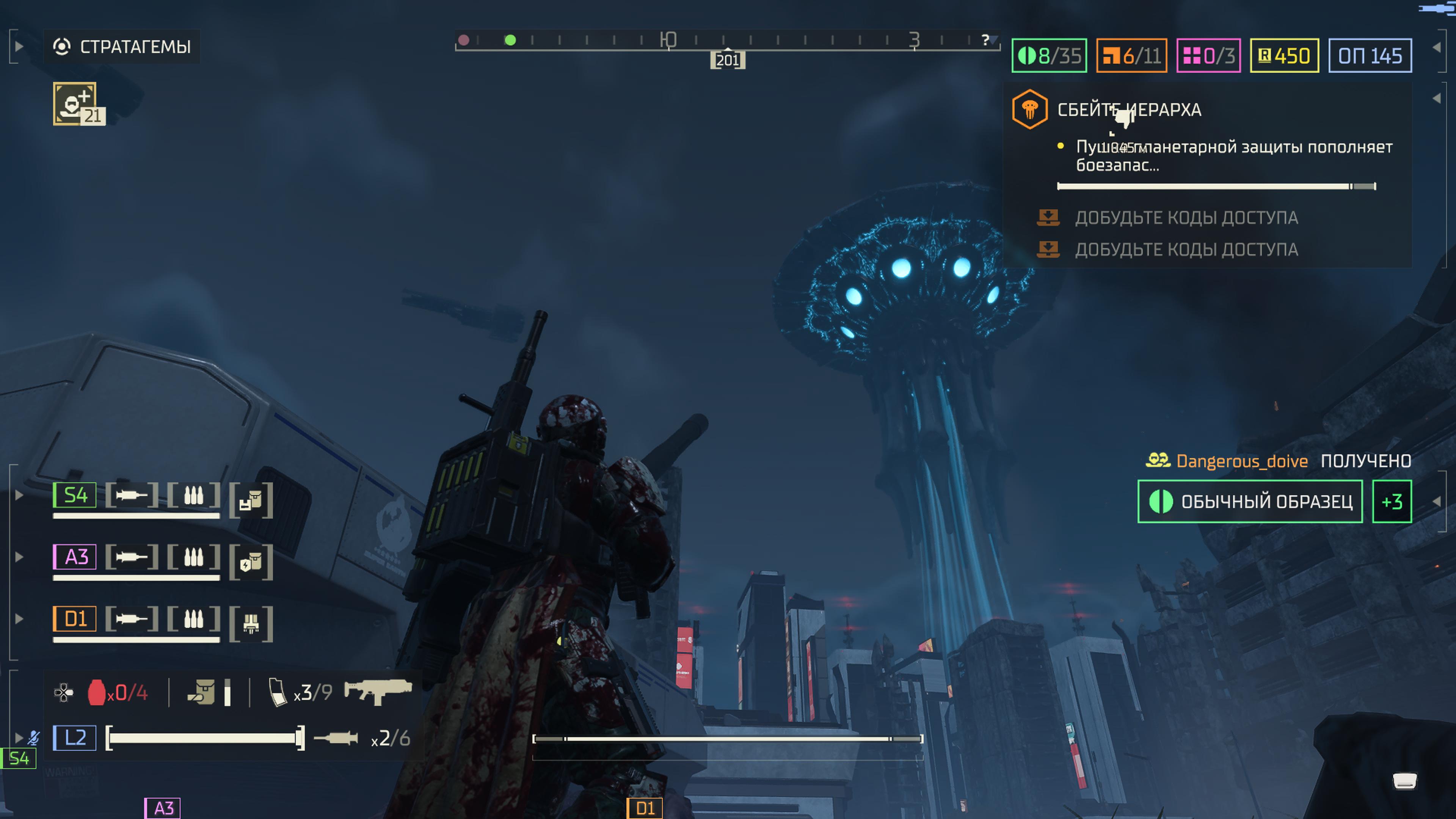Click the pink super samples counter
This screenshot has width=1456, height=819.
coord(1208,55)
